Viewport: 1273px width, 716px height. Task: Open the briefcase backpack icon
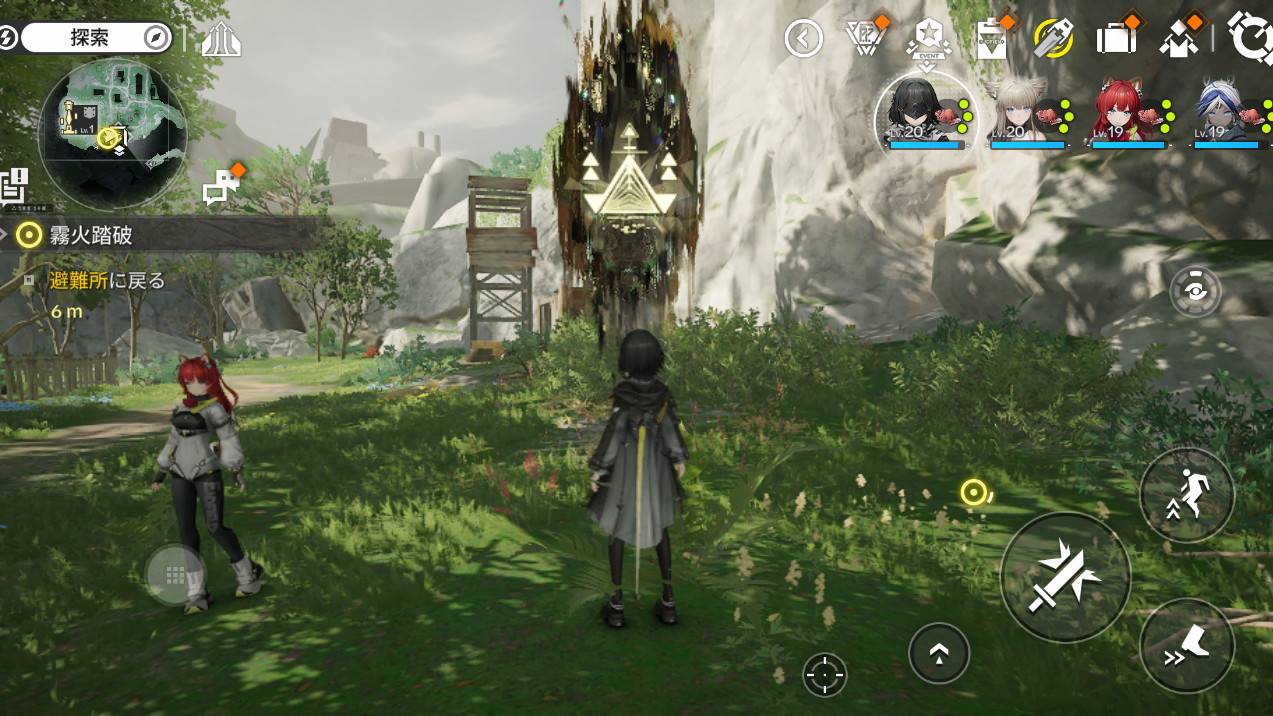coord(1116,39)
